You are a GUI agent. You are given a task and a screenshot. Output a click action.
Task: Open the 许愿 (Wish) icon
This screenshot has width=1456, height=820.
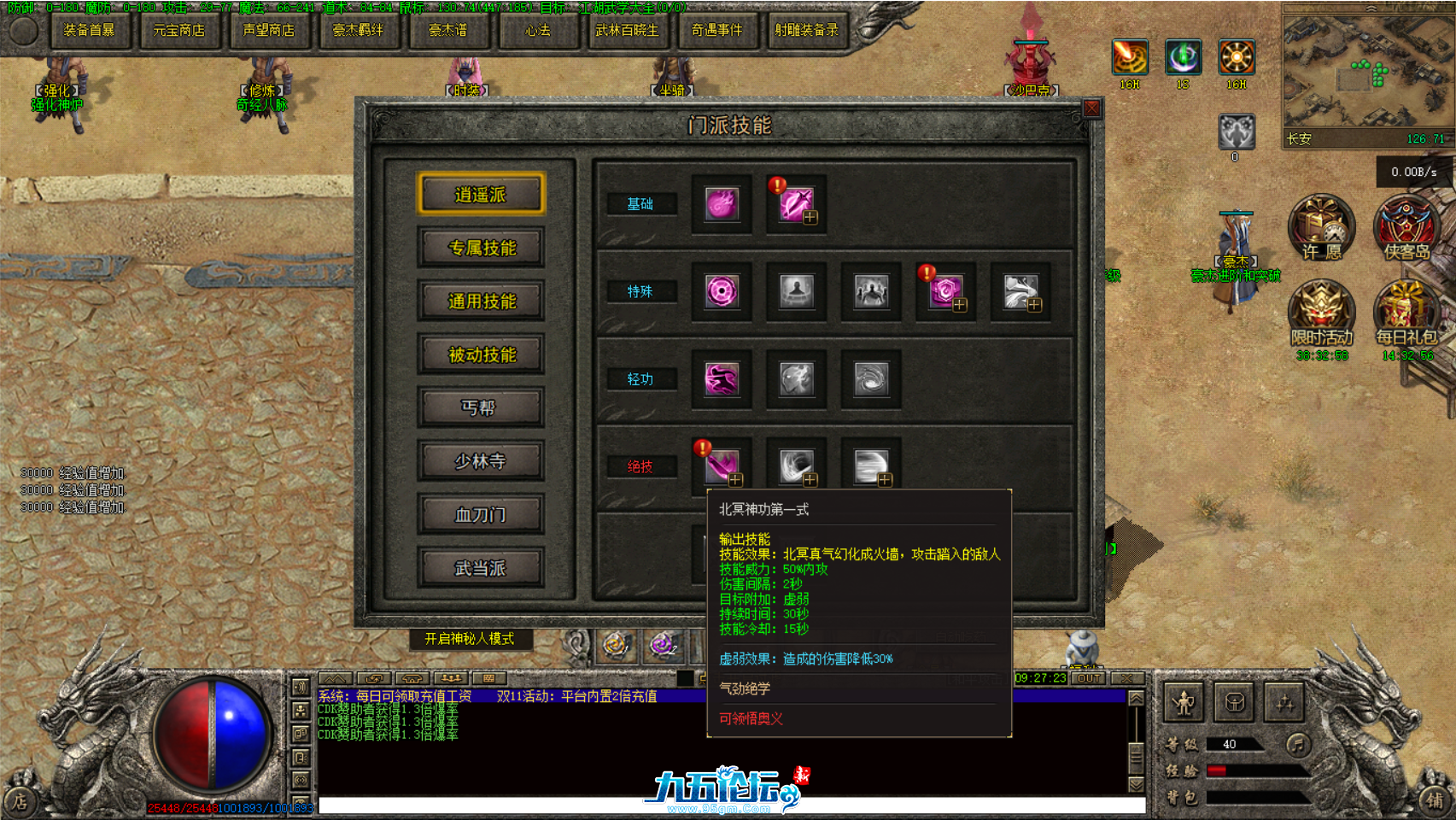point(1320,227)
